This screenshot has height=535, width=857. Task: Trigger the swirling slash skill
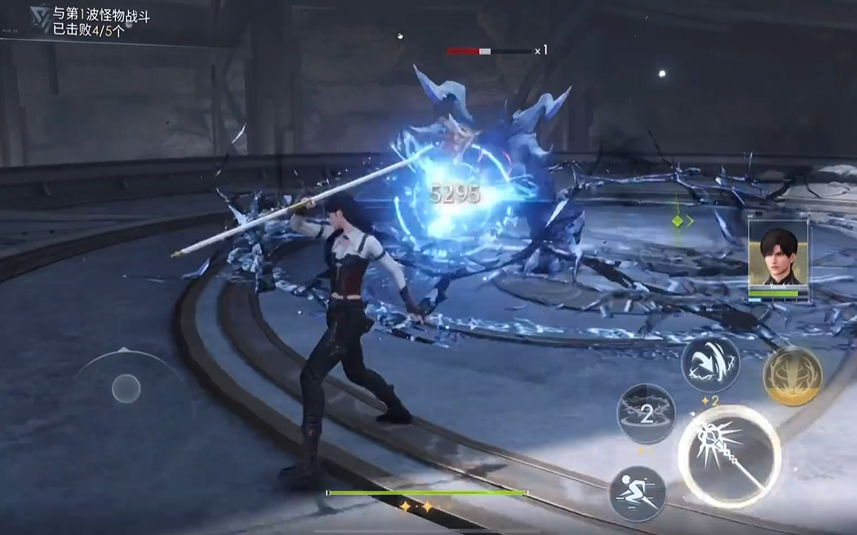pos(711,363)
